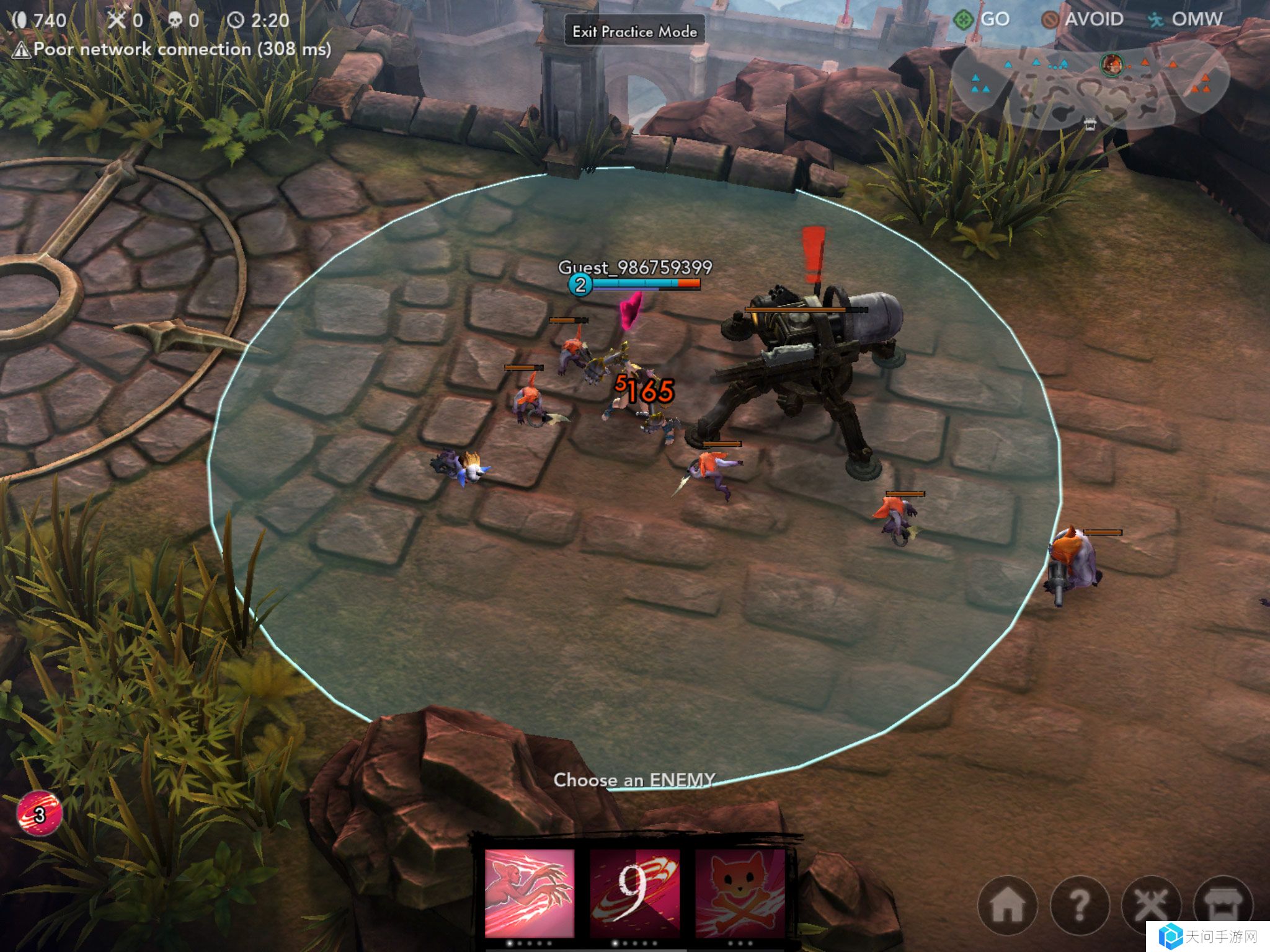This screenshot has width=1270, height=952.
Task: Send the GO ping
Action: [x=982, y=19]
